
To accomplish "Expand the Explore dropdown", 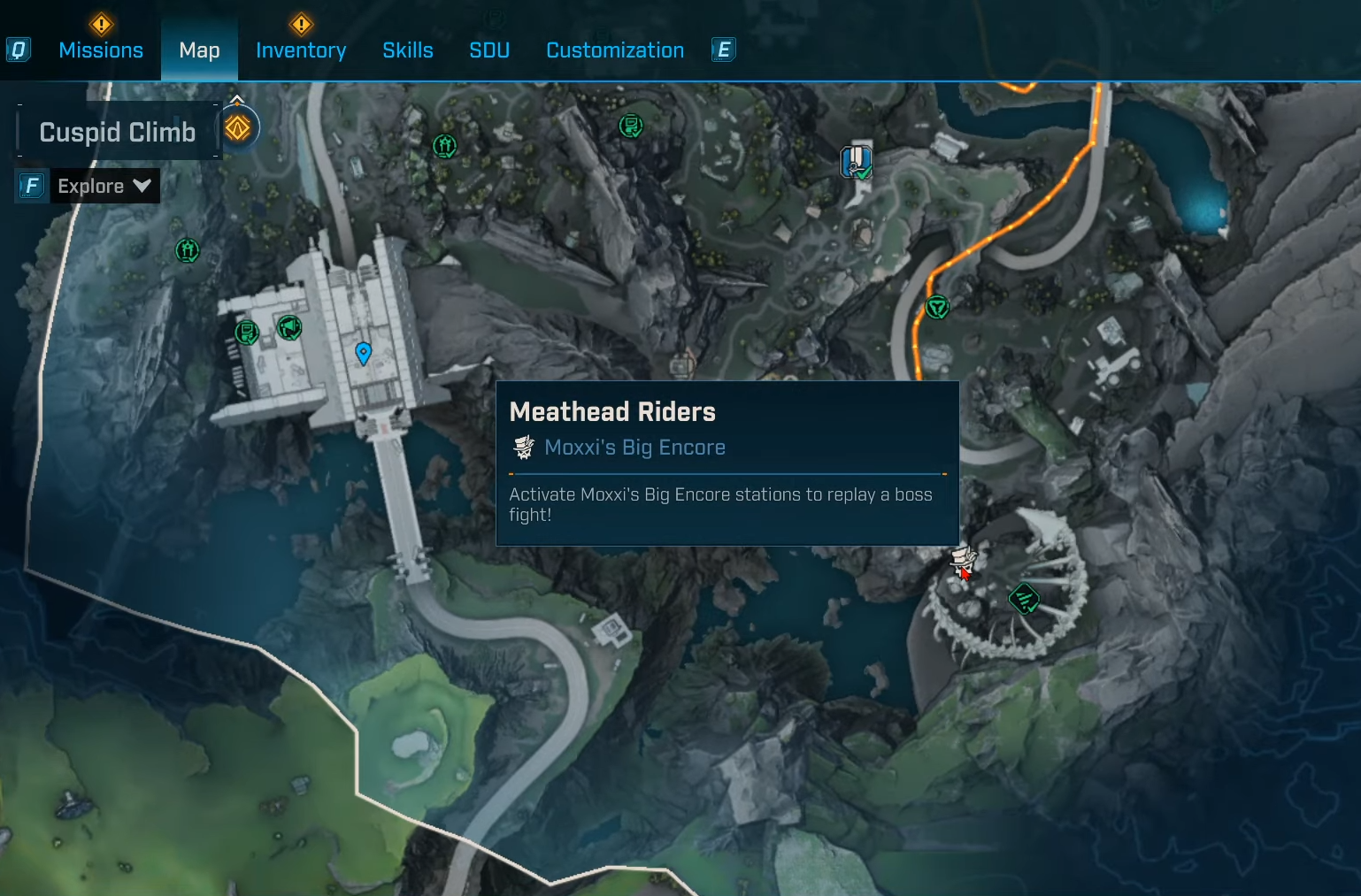I will tap(104, 186).
